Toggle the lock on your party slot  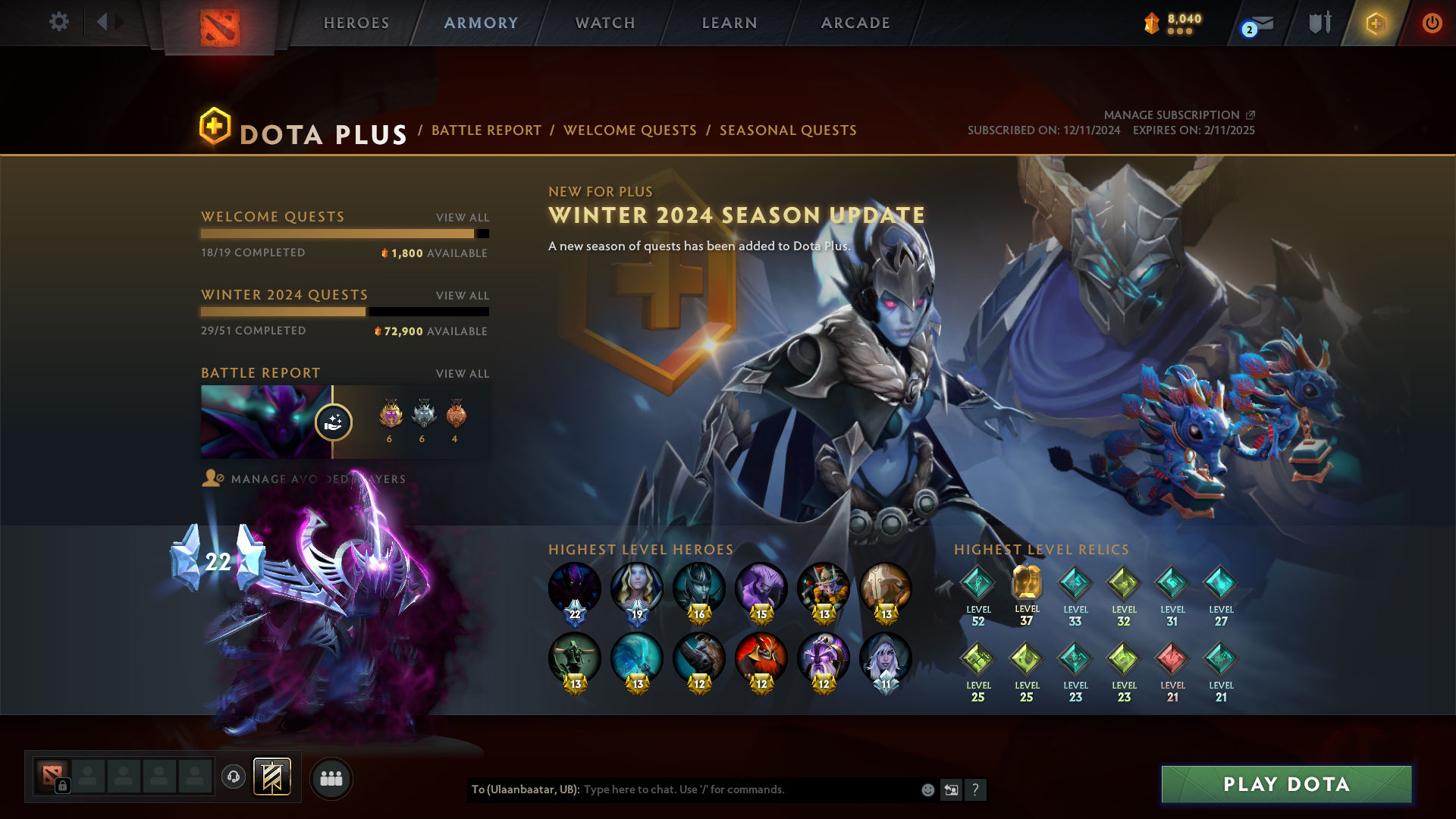[x=63, y=783]
